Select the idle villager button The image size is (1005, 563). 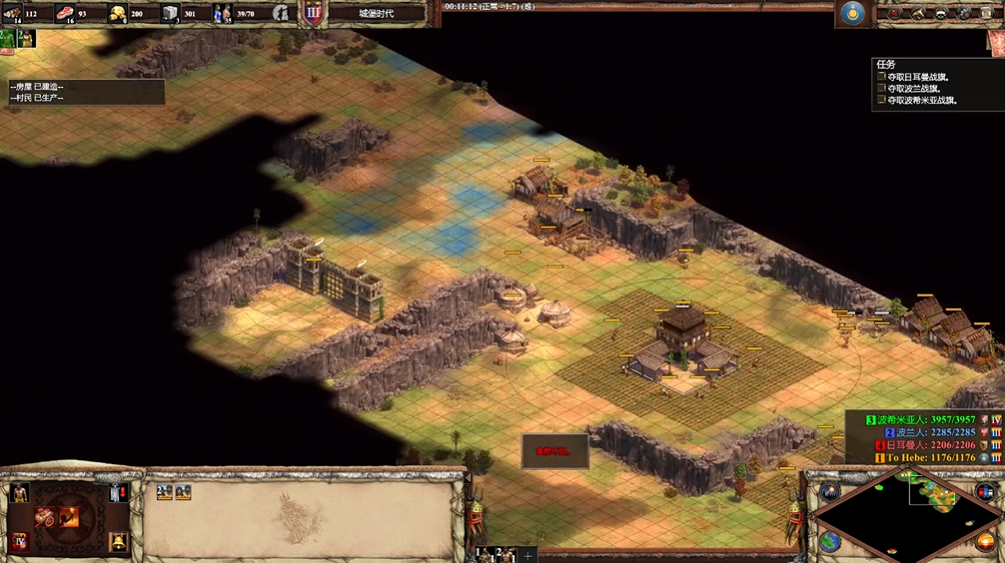tap(19, 492)
